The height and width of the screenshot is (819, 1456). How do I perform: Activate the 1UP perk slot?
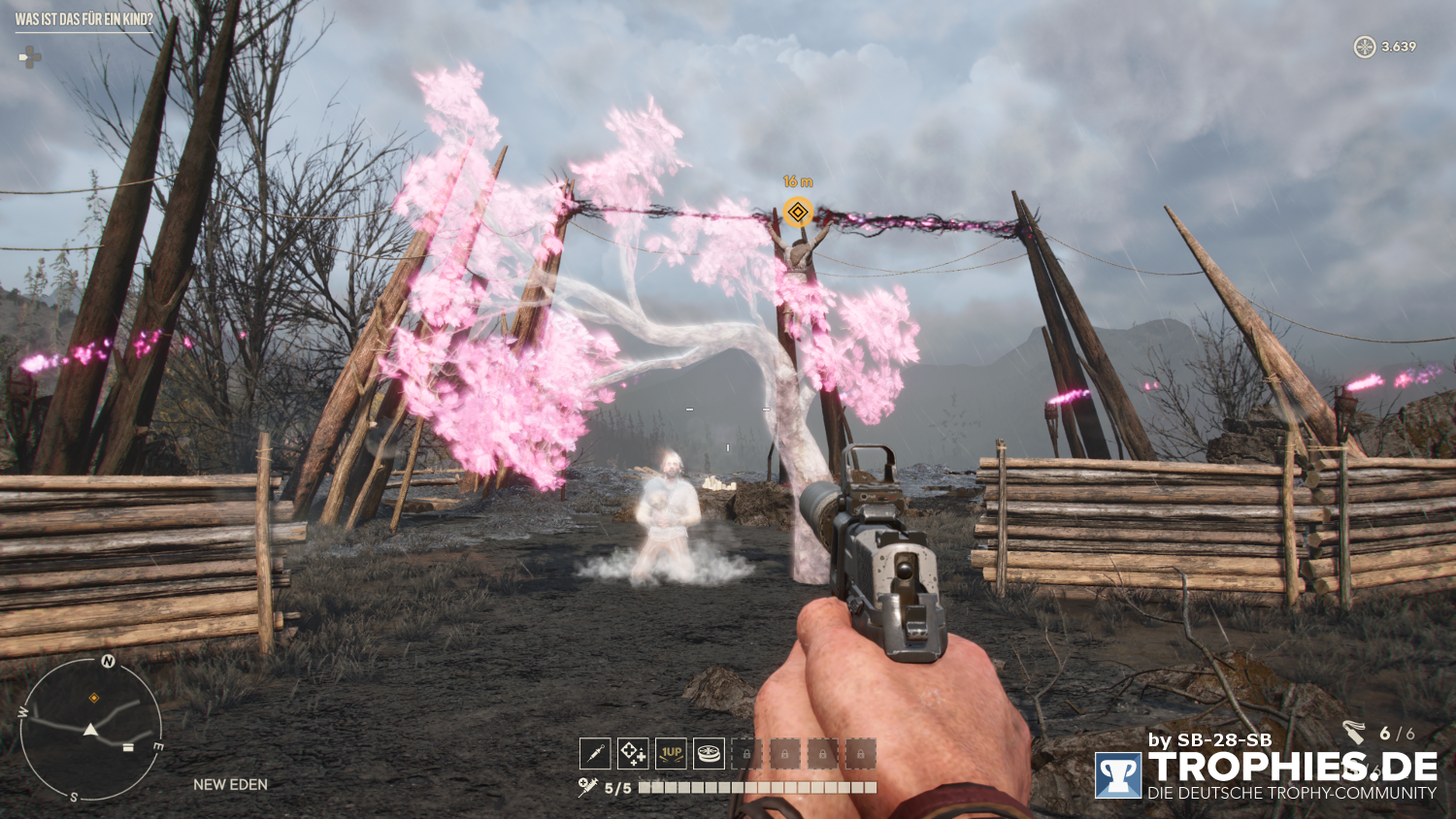(x=671, y=753)
